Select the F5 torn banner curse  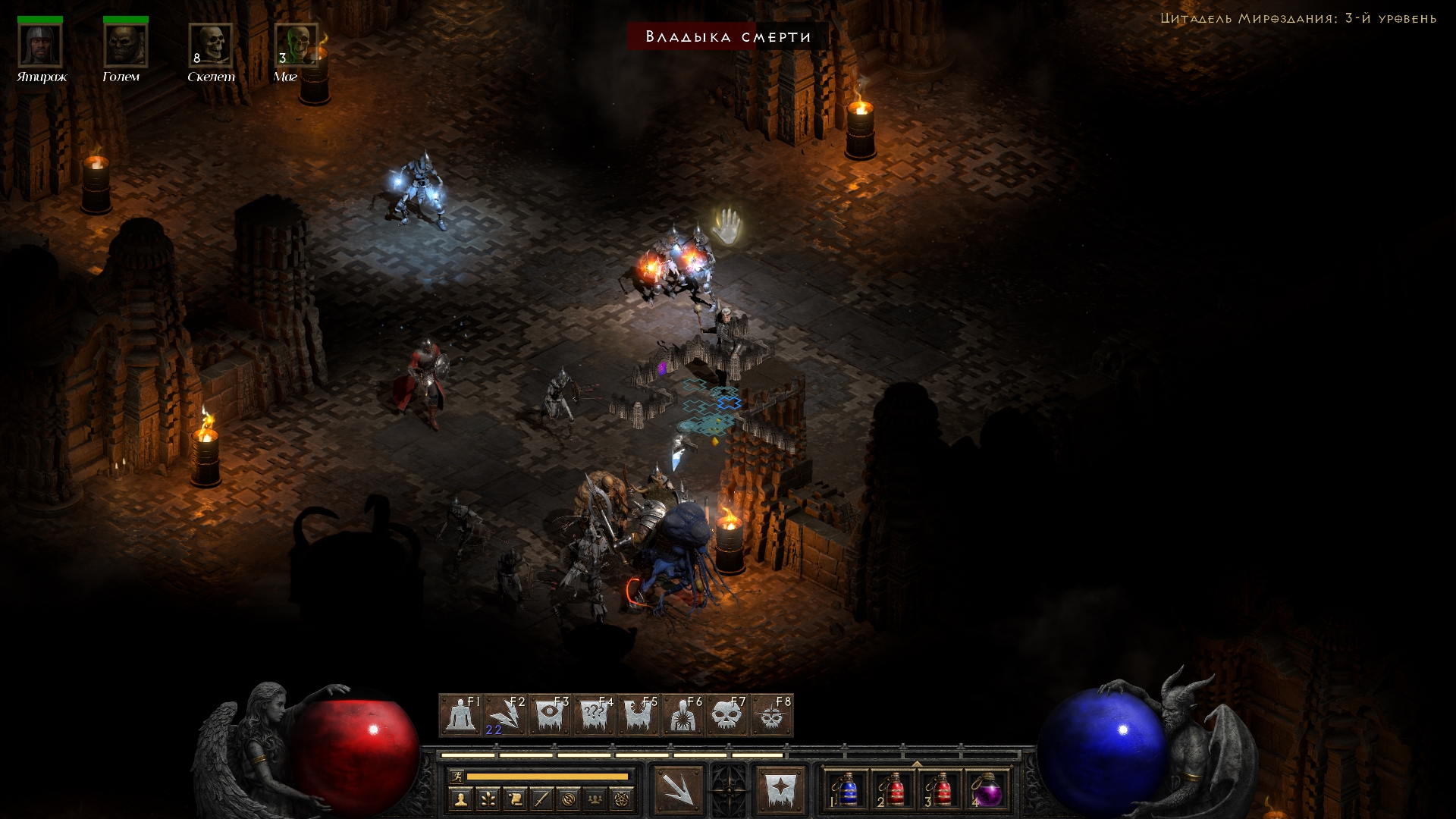click(639, 715)
